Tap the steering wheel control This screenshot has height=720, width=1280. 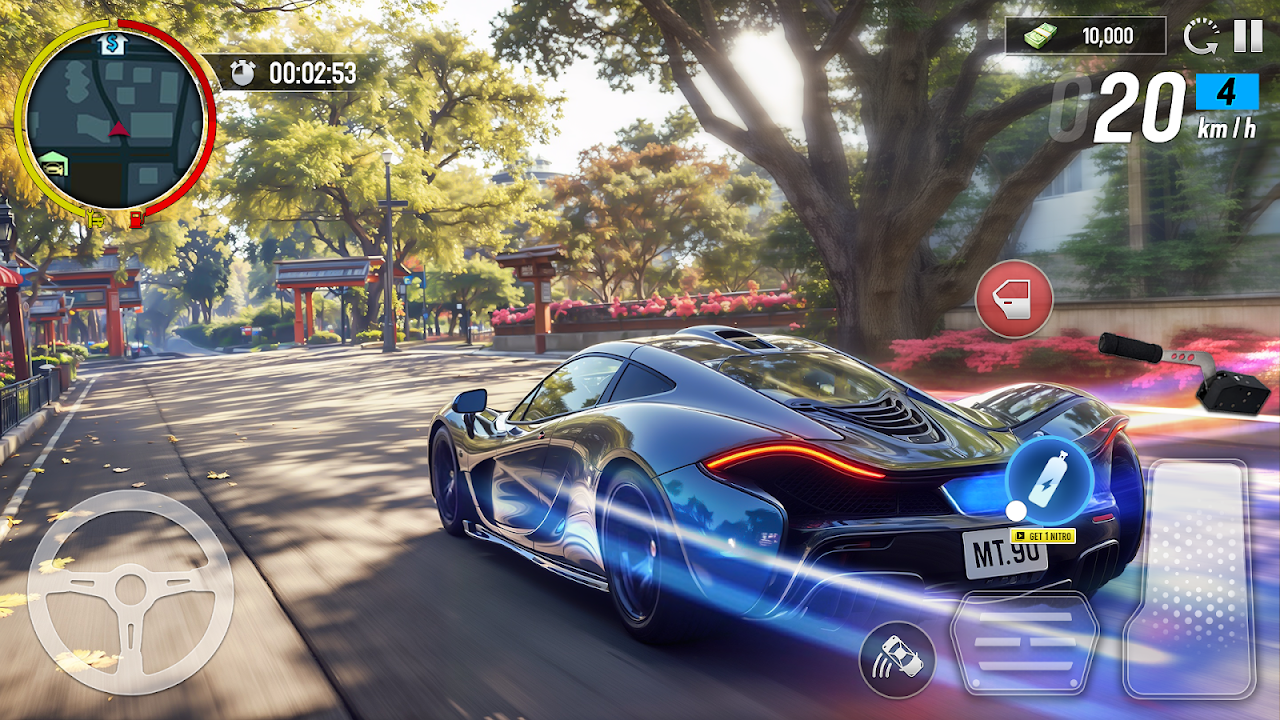pyautogui.click(x=130, y=592)
